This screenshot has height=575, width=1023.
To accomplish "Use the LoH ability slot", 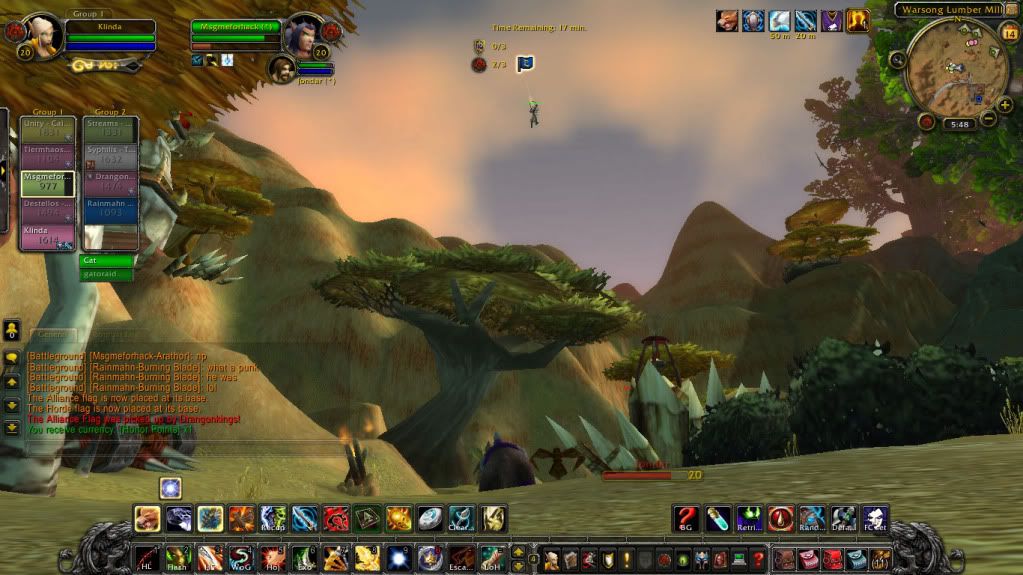I will click(492, 558).
